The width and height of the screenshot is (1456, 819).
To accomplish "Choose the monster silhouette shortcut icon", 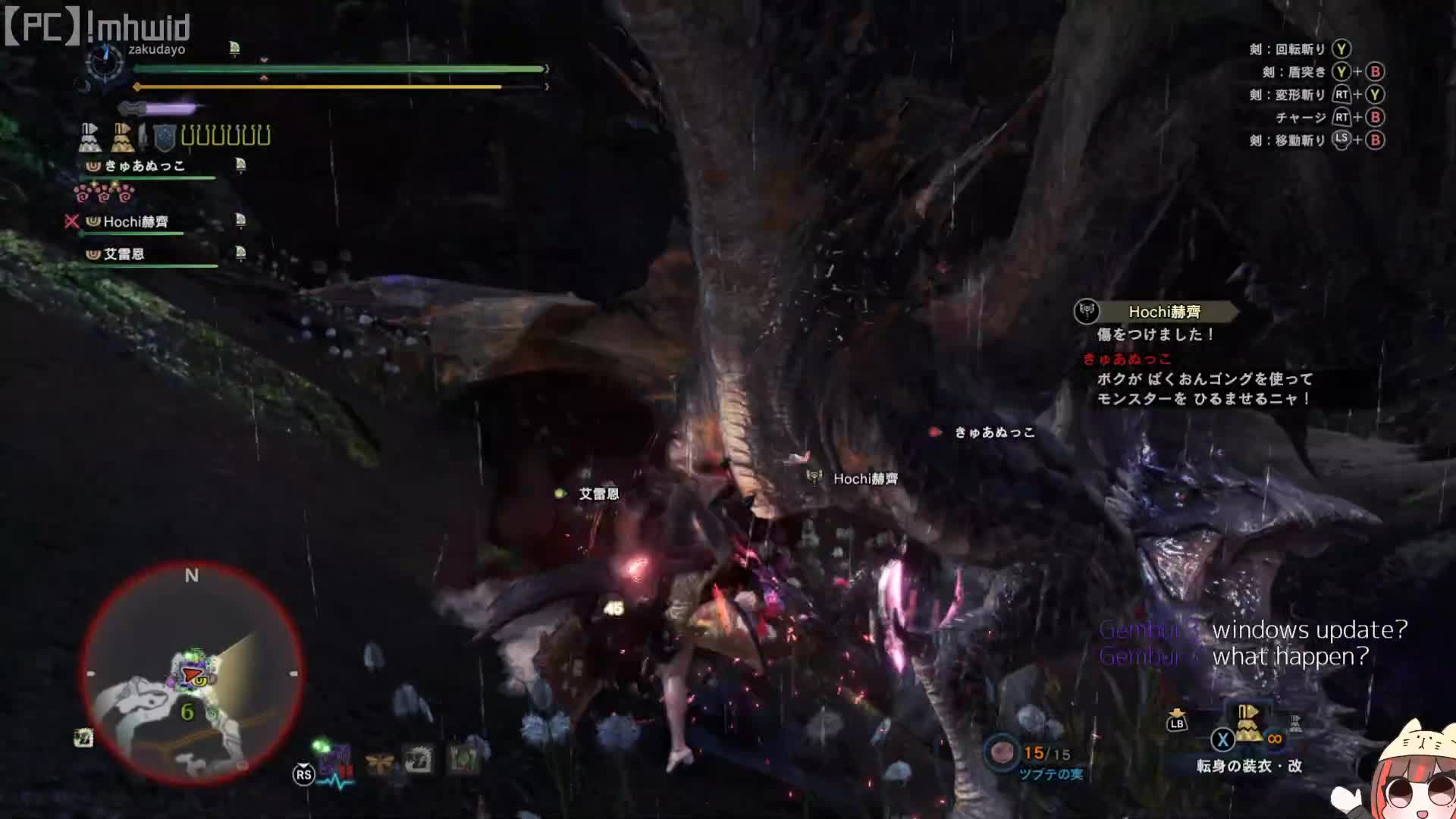I will pos(419,759).
